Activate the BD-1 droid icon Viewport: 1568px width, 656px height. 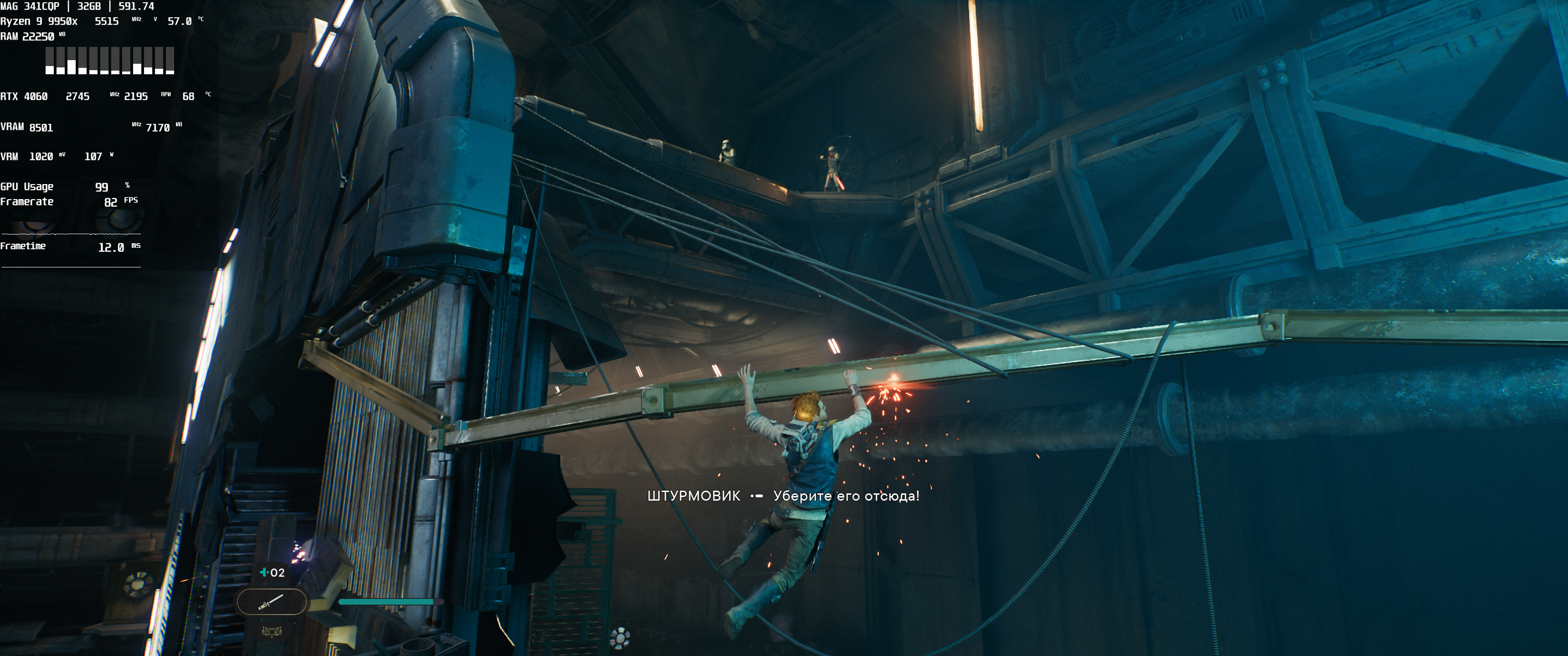272,631
